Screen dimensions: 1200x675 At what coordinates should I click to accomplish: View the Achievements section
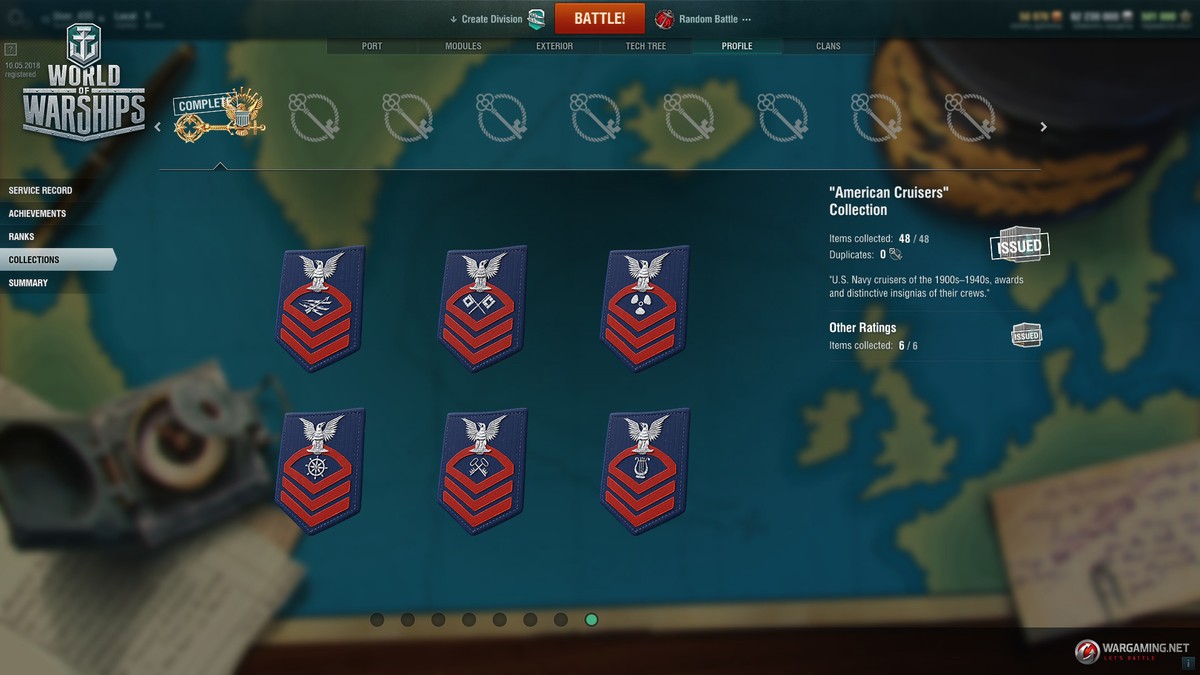point(38,213)
